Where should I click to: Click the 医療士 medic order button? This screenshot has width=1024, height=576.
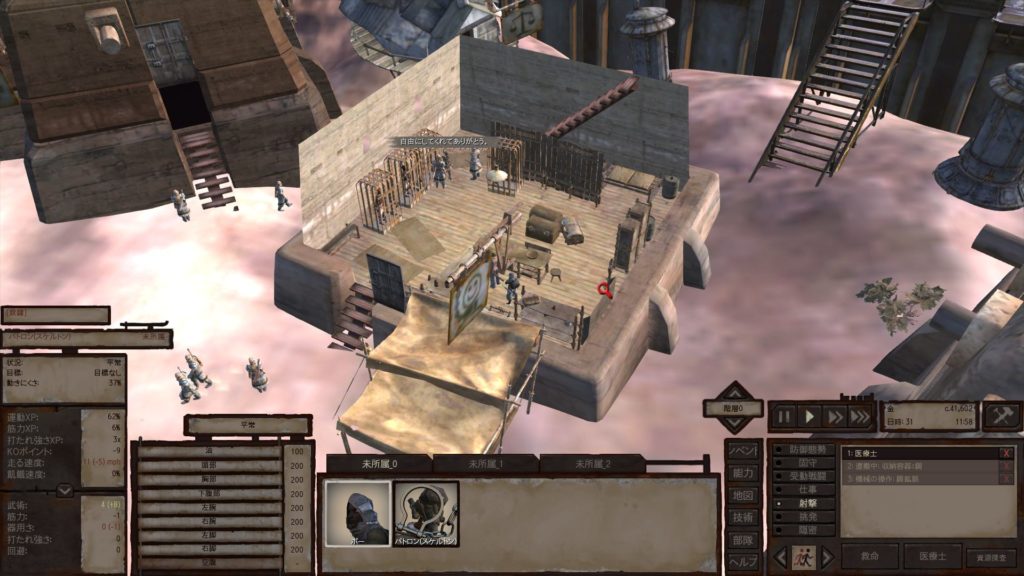click(932, 557)
